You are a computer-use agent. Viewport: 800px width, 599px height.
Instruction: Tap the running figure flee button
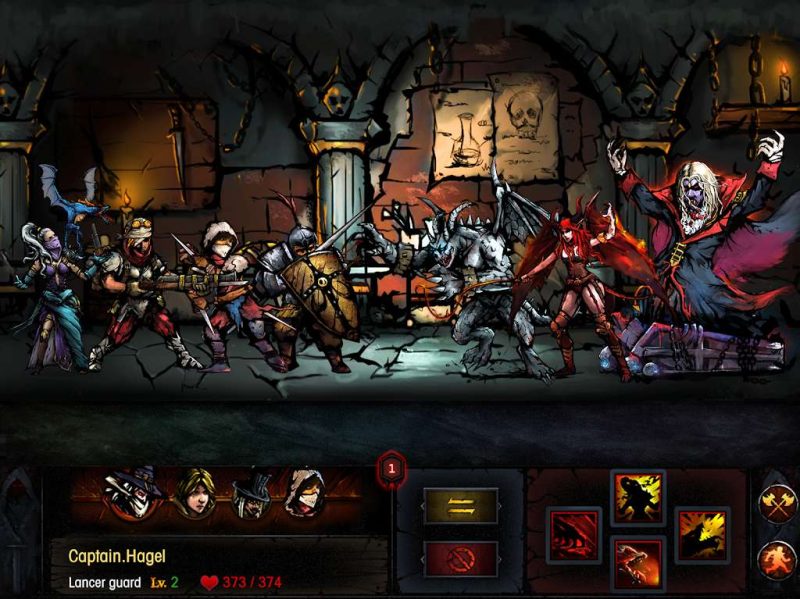[777, 559]
